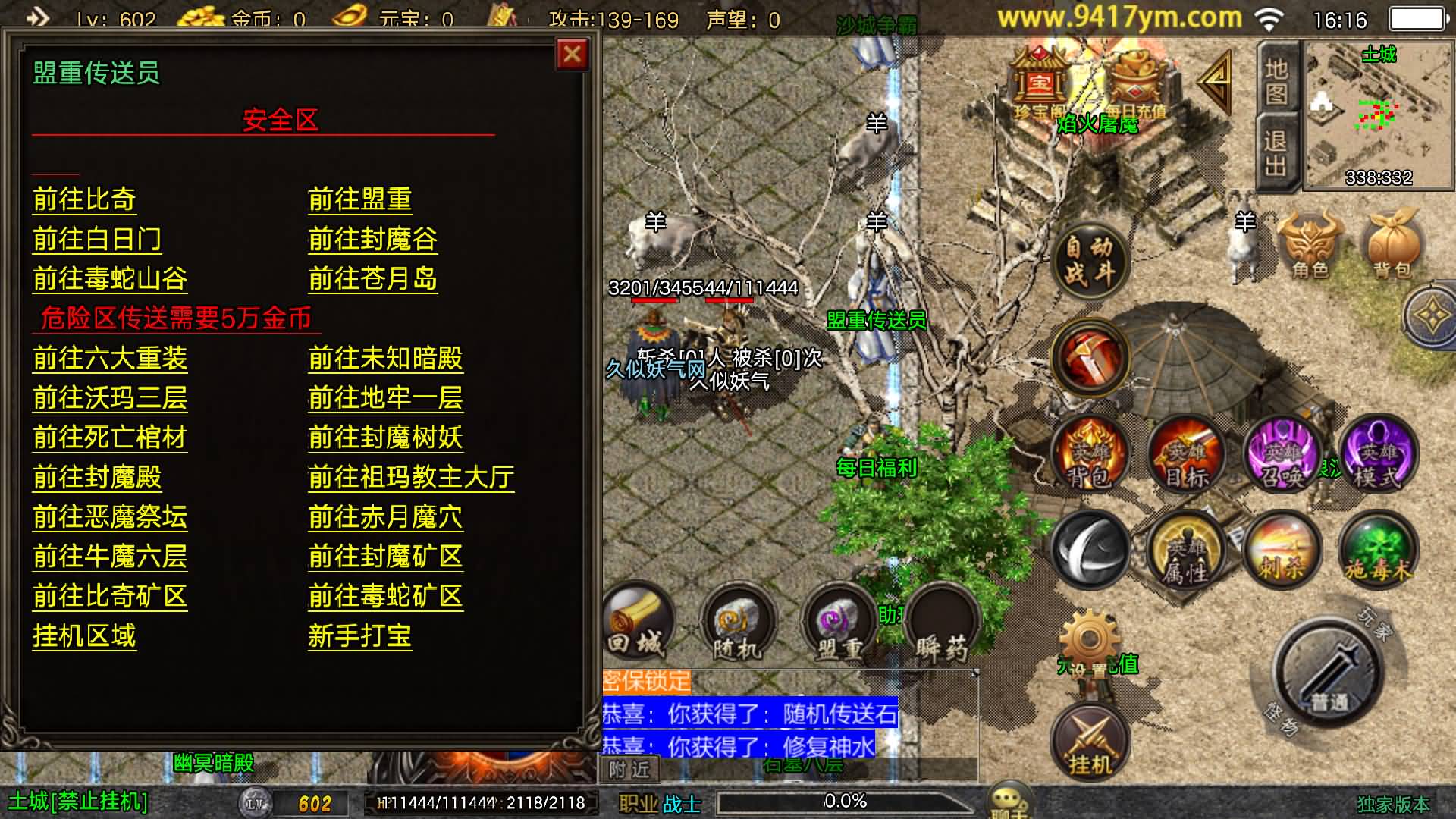Open the 回城 return scroll icon

coord(641,622)
